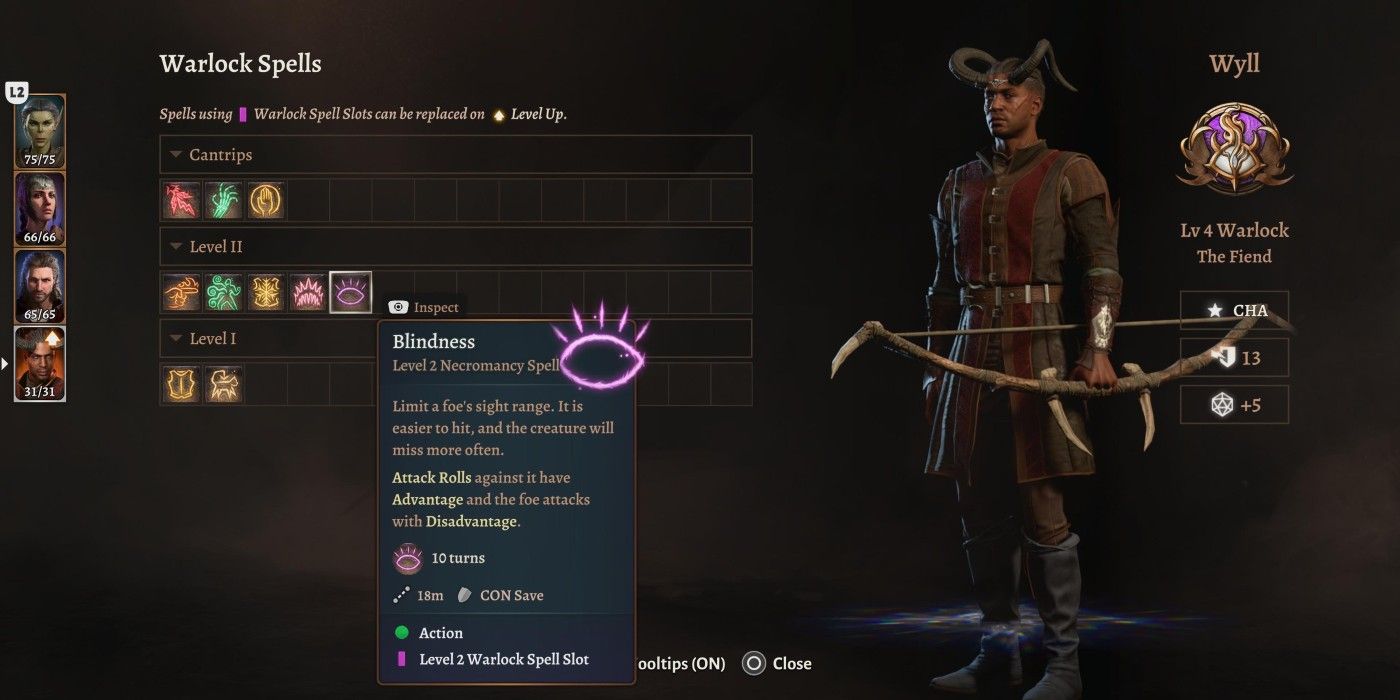
Task: Choose the pink spiky burst spell
Action: [x=307, y=292]
